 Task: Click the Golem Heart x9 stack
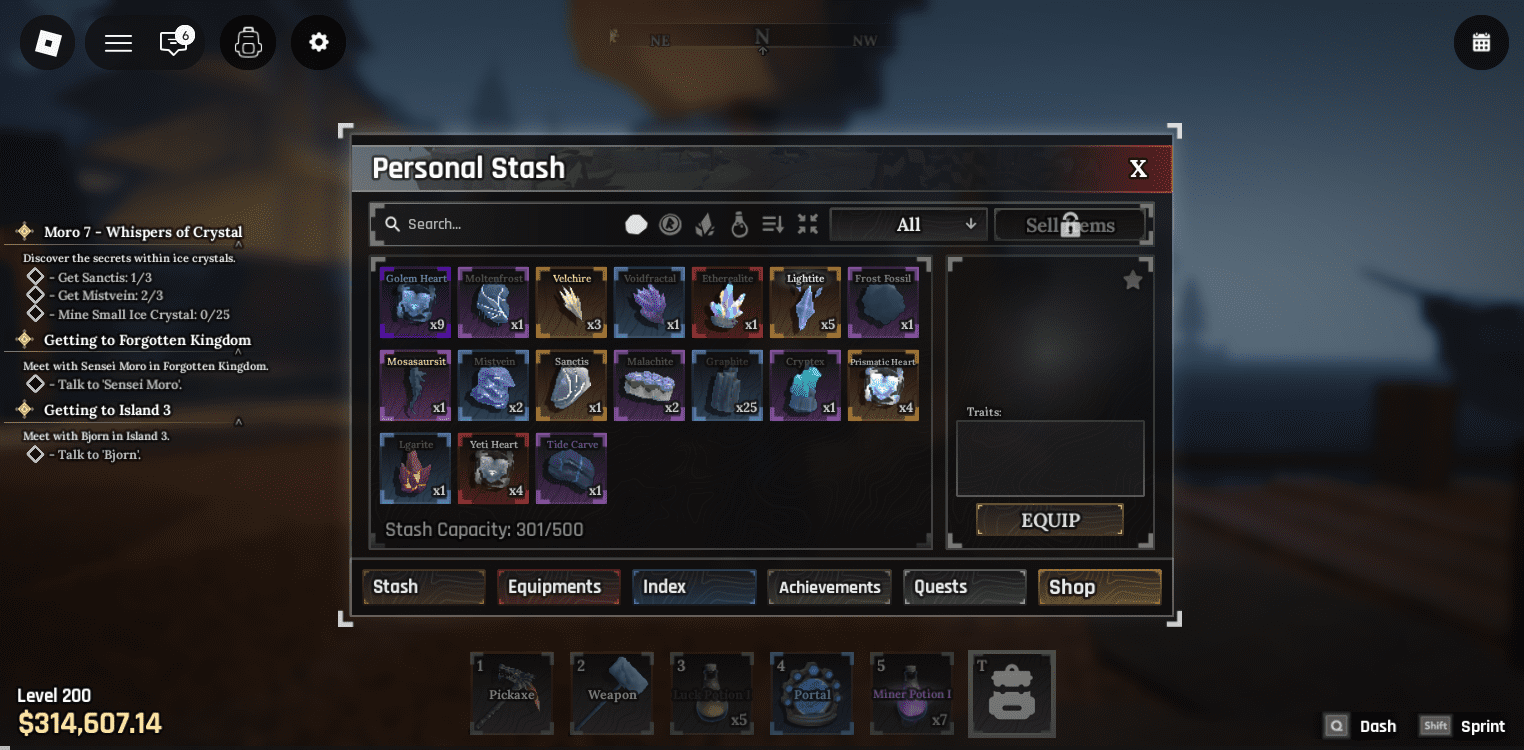(x=415, y=302)
